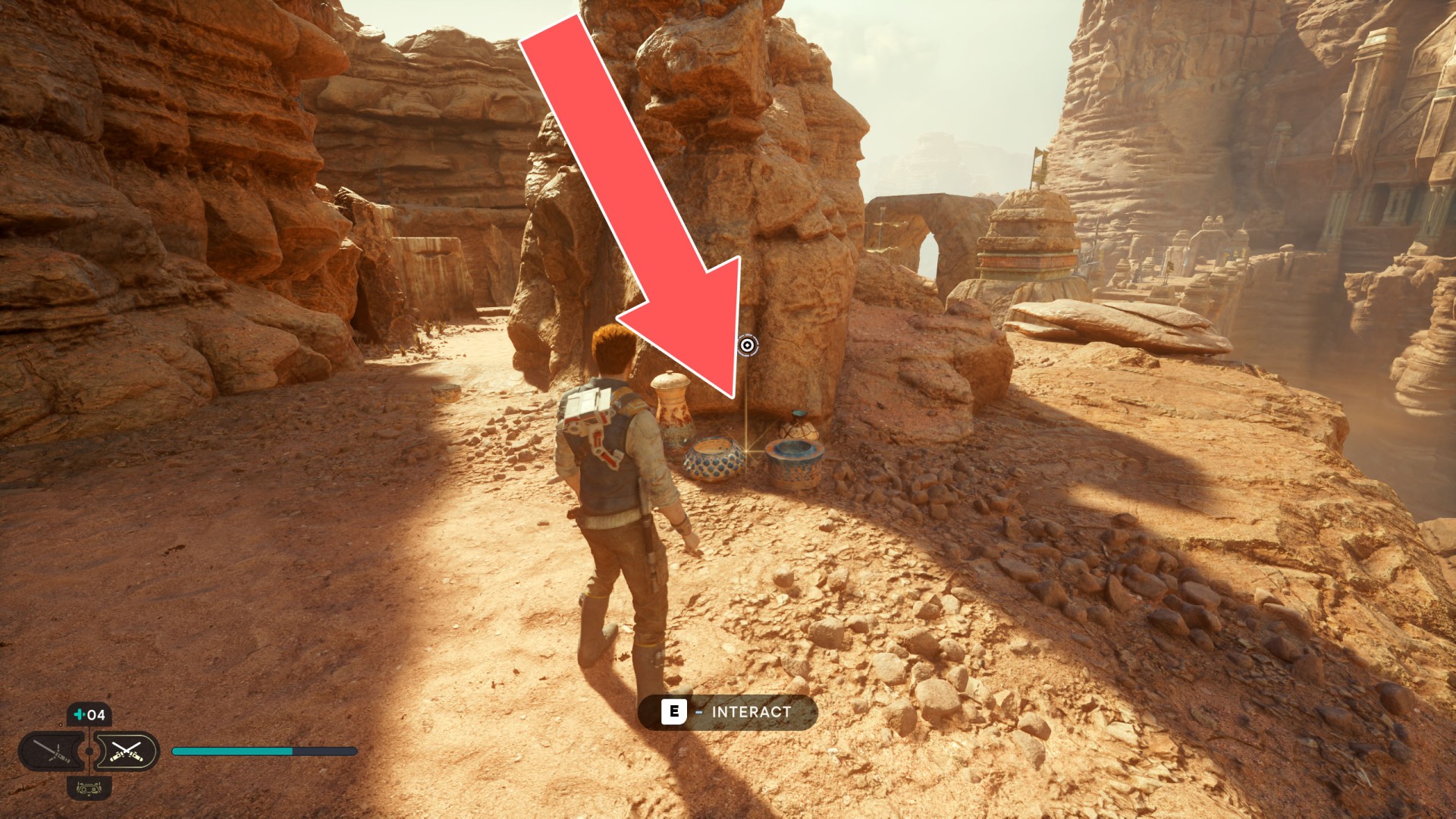Select the dual-wield crossed lightsabers stance icon
The height and width of the screenshot is (819, 1456).
(x=127, y=751)
